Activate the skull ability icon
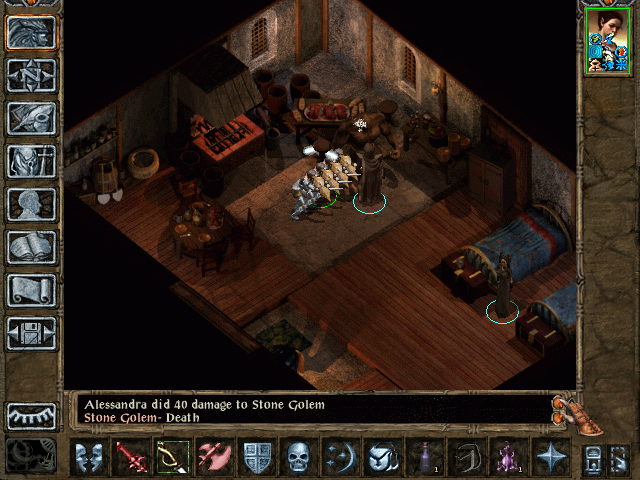Viewport: 640px width, 480px height. coord(298,458)
